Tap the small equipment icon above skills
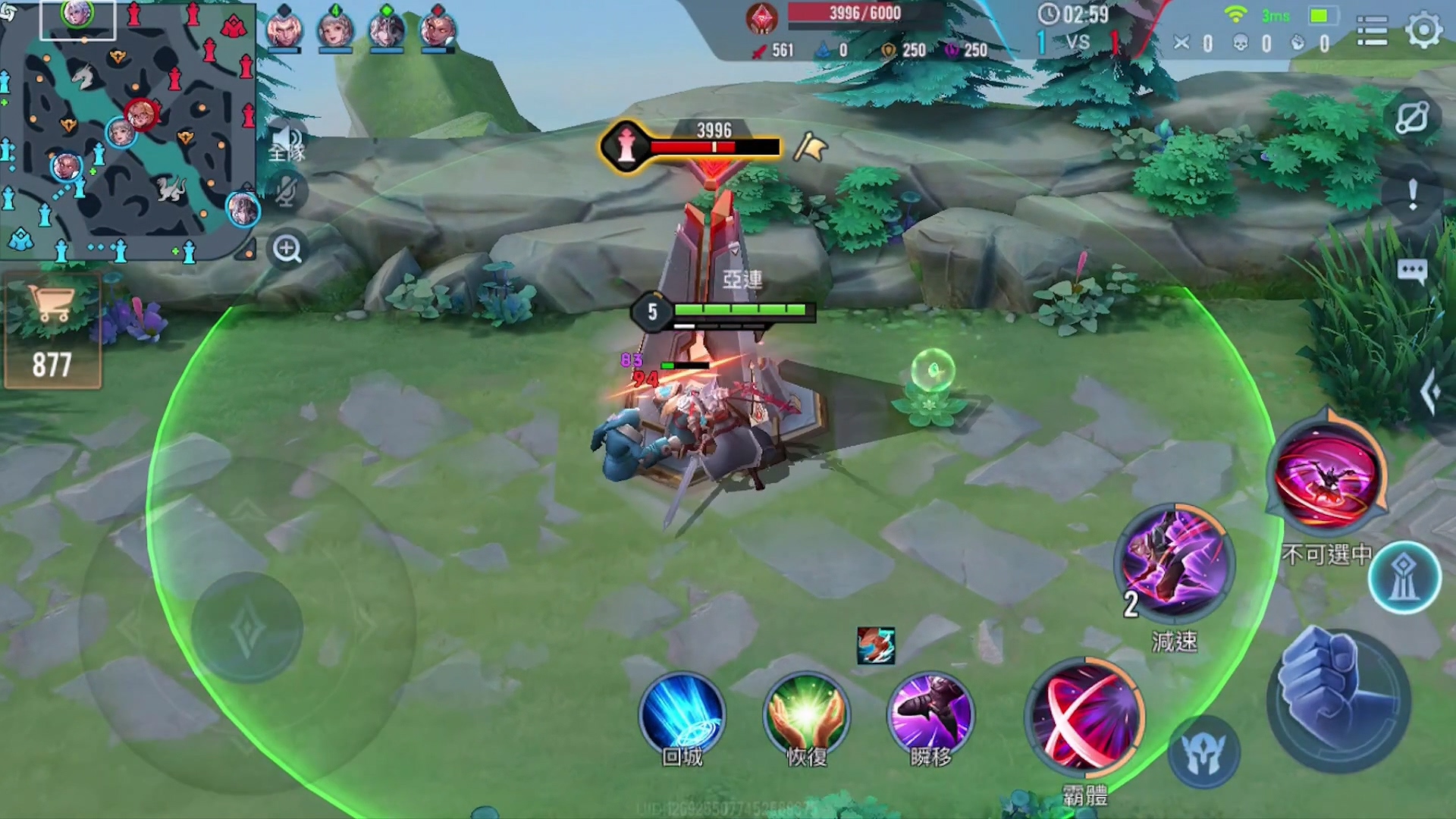 pyautogui.click(x=876, y=645)
